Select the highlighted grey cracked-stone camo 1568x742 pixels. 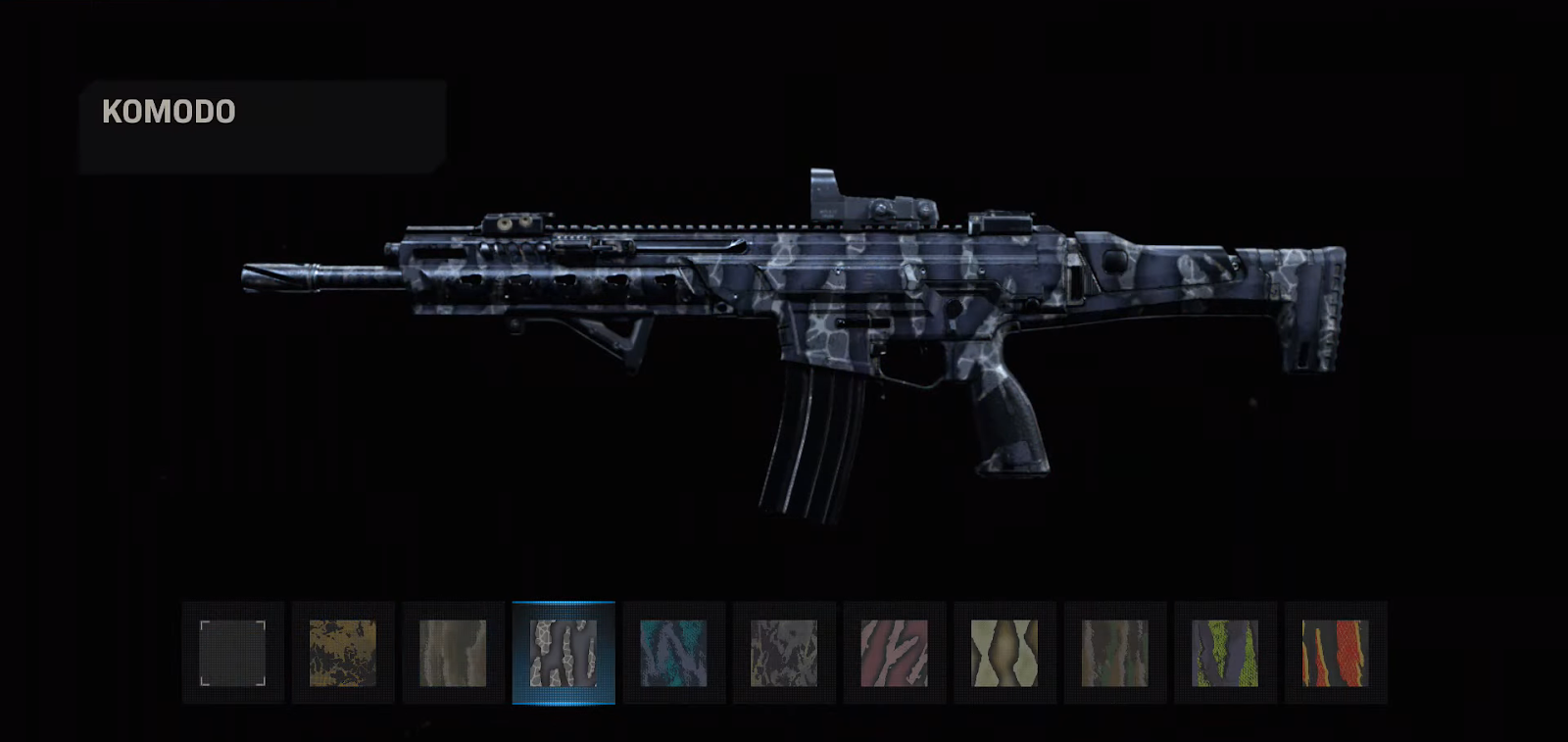(x=563, y=653)
